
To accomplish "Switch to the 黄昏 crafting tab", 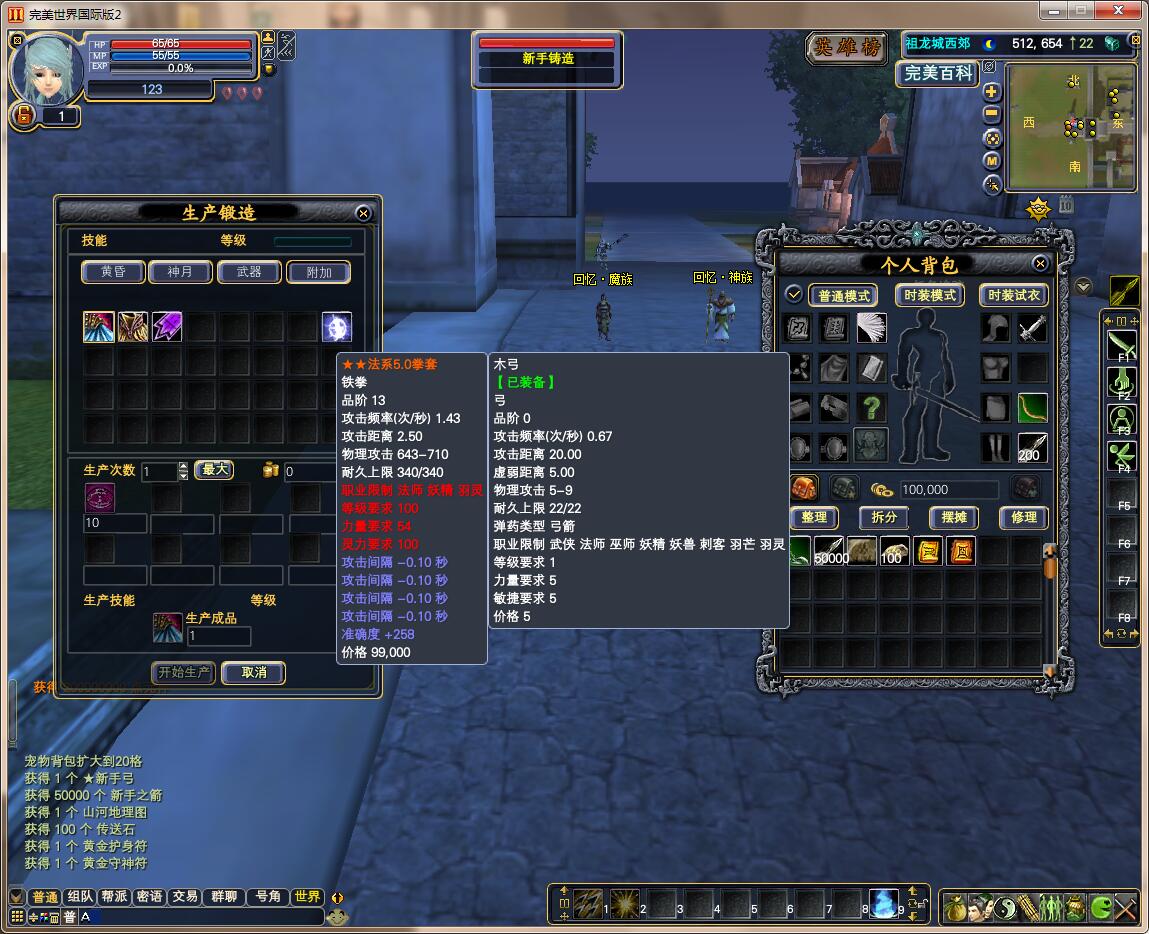I will pos(113,272).
